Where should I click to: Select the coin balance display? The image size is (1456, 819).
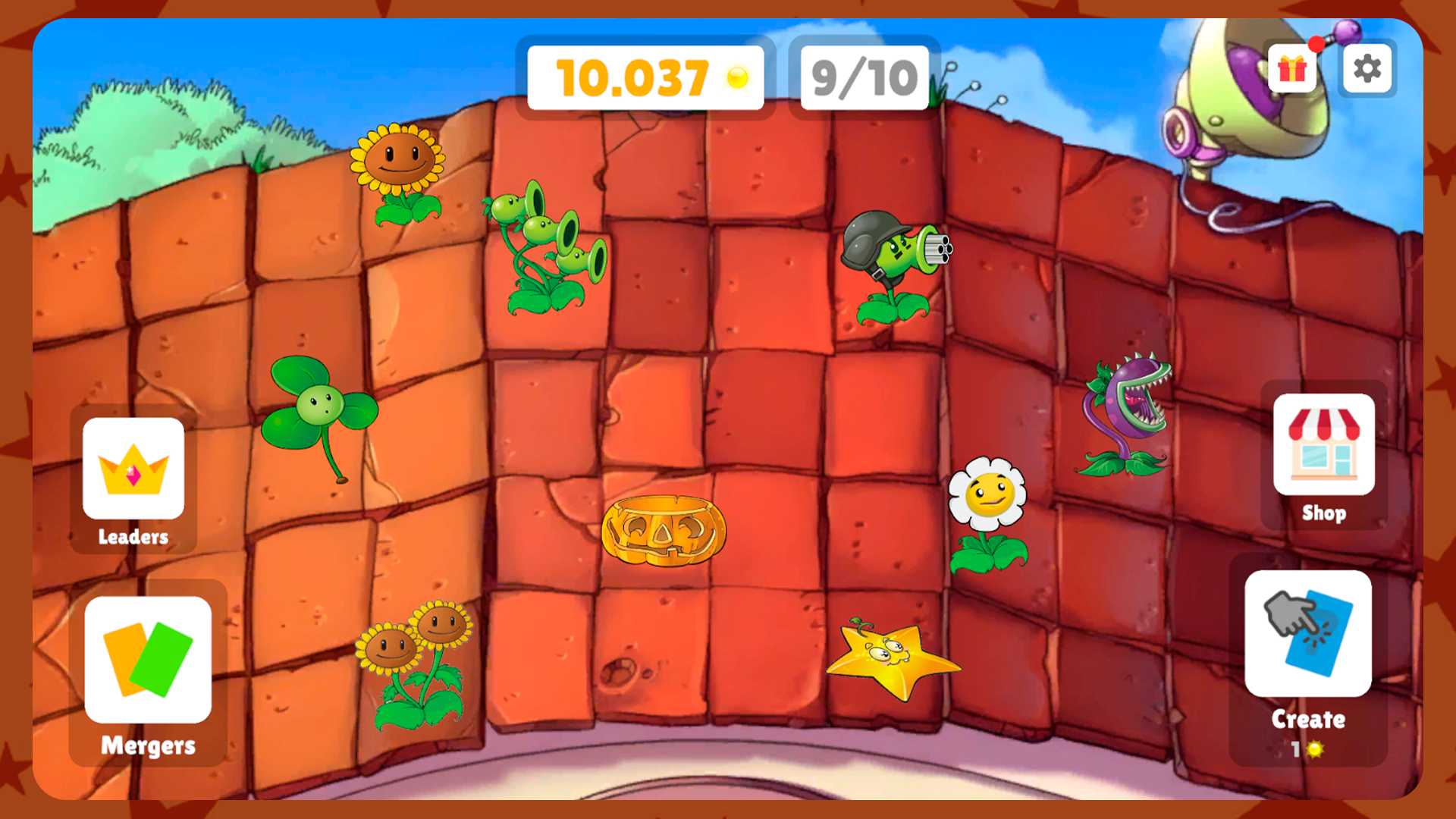tap(643, 76)
